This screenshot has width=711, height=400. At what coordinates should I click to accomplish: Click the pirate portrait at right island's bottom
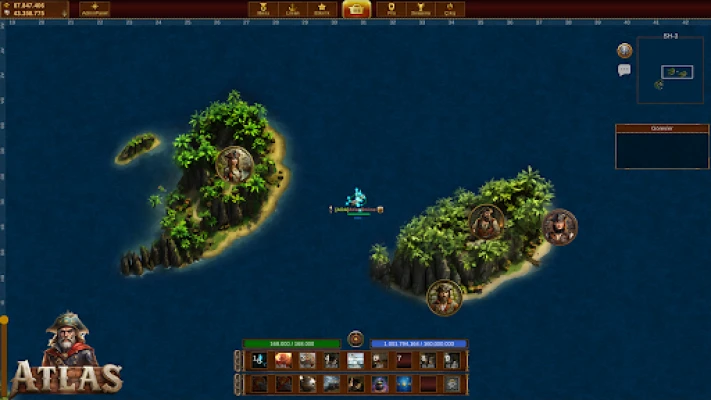click(444, 296)
